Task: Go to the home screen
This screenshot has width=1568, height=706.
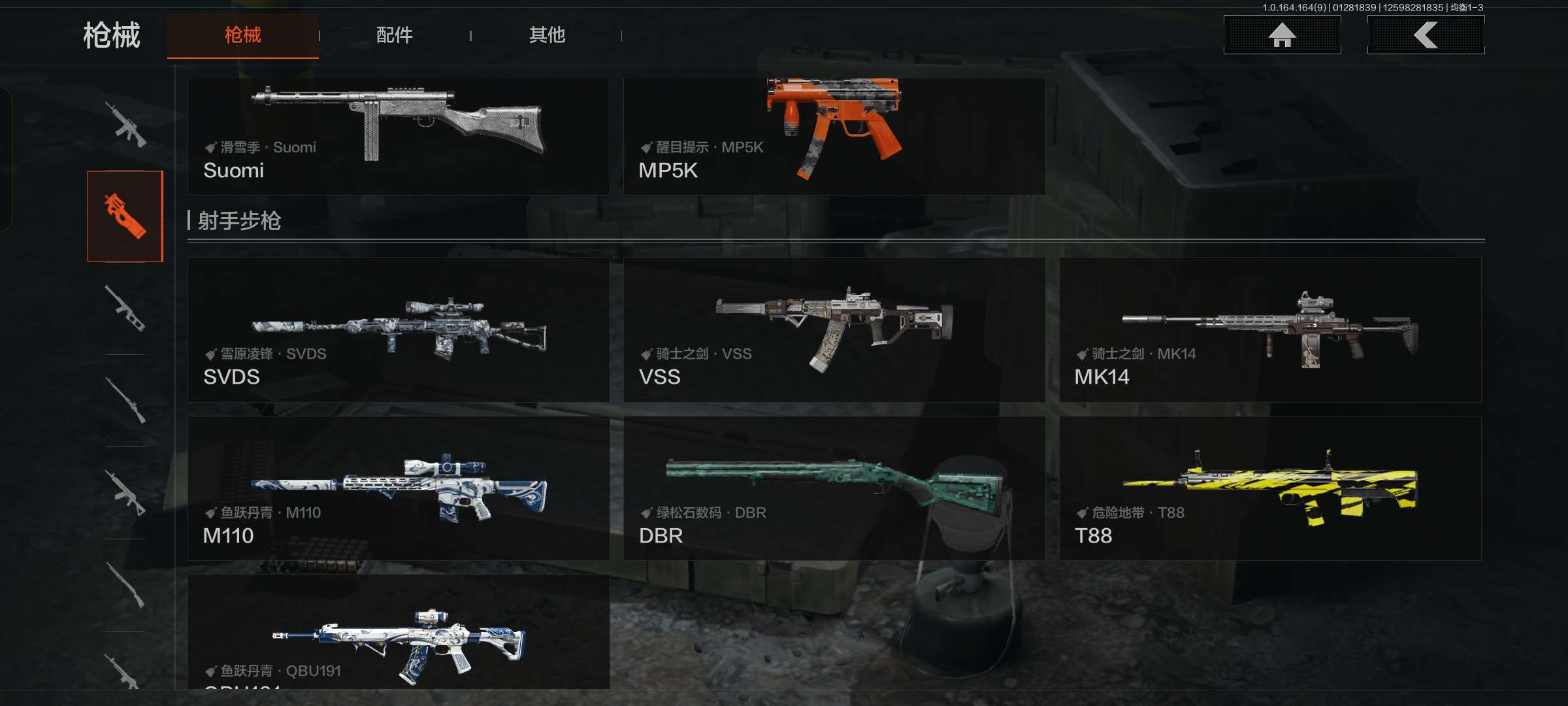Action: (1282, 35)
